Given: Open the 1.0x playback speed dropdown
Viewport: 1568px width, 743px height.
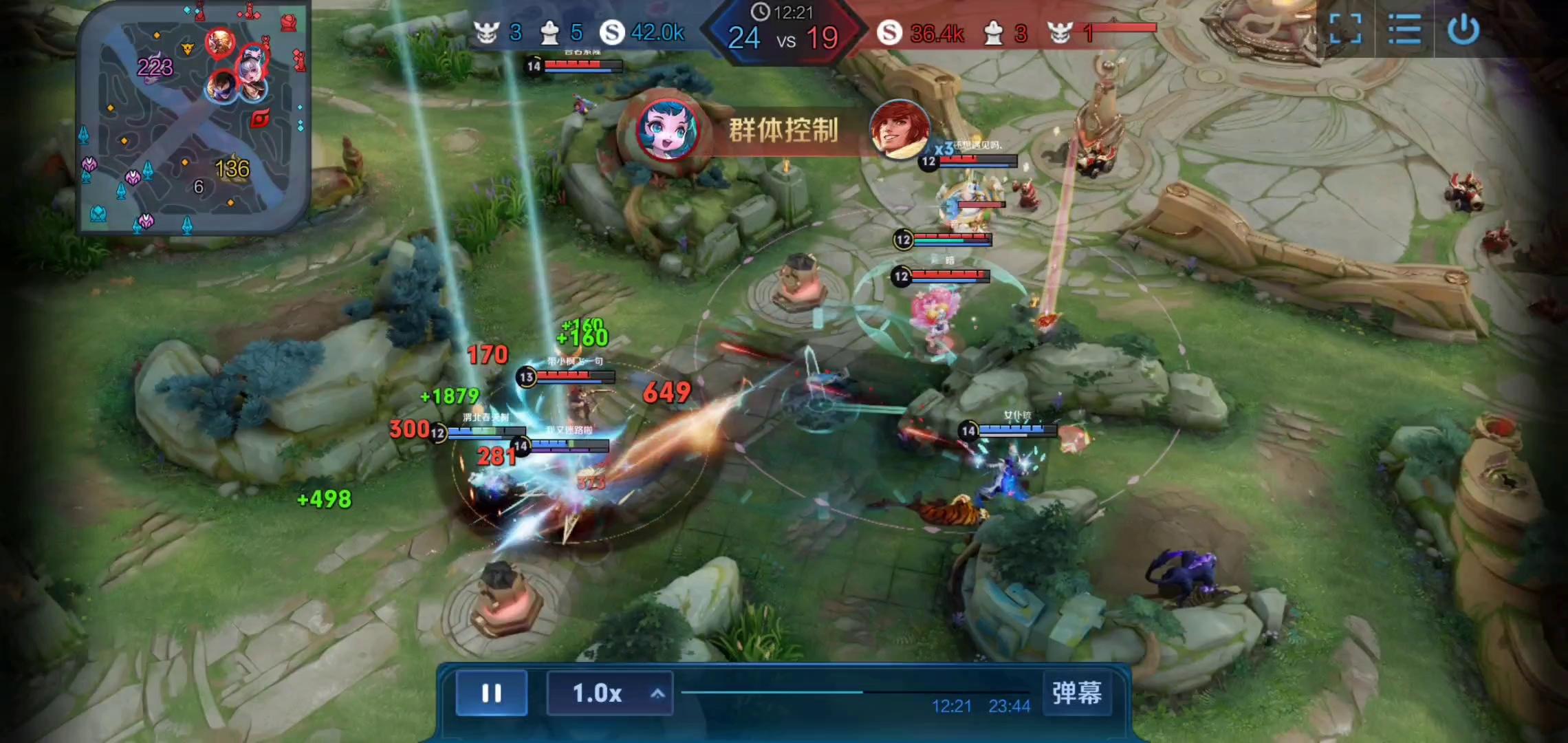Looking at the screenshot, I should point(609,693).
